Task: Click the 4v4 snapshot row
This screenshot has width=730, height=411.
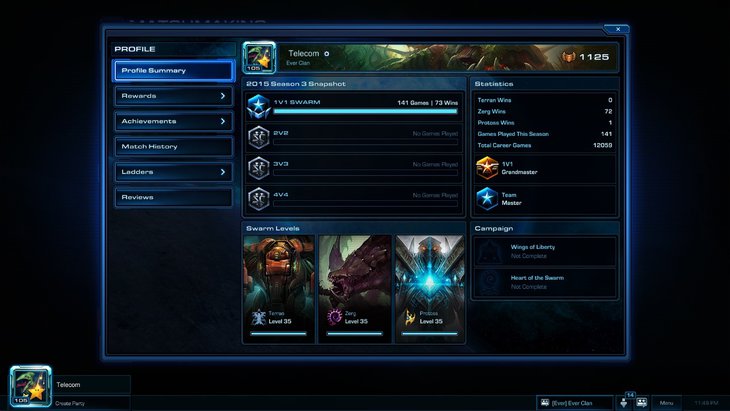Action: click(354, 197)
